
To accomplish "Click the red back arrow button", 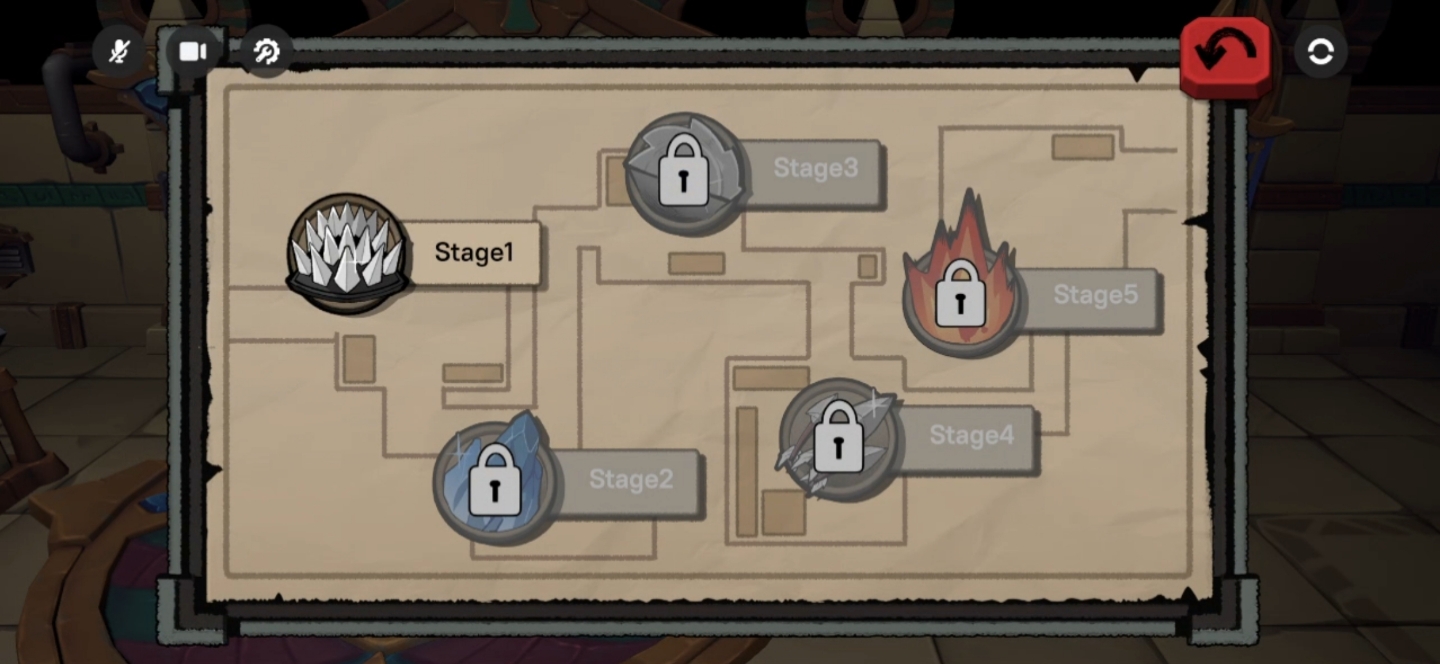I will click(1225, 54).
